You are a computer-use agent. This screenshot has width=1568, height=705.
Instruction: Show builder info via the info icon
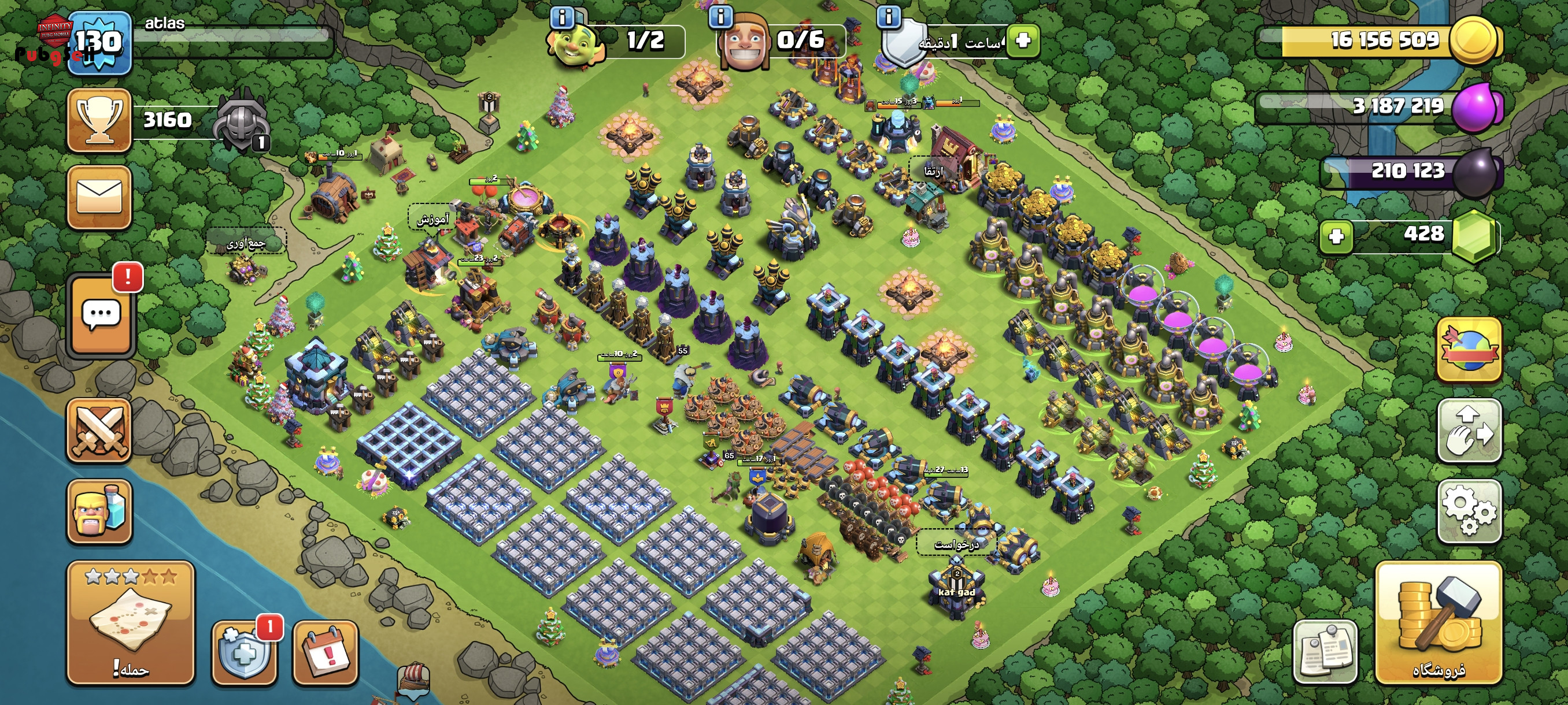(721, 16)
